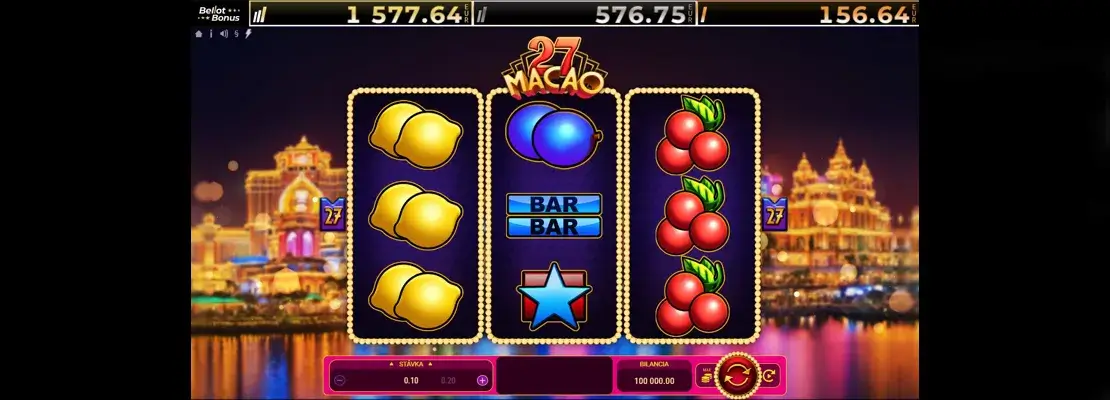Toggle sound with the speaker icon
1110x400 pixels.
tap(223, 33)
